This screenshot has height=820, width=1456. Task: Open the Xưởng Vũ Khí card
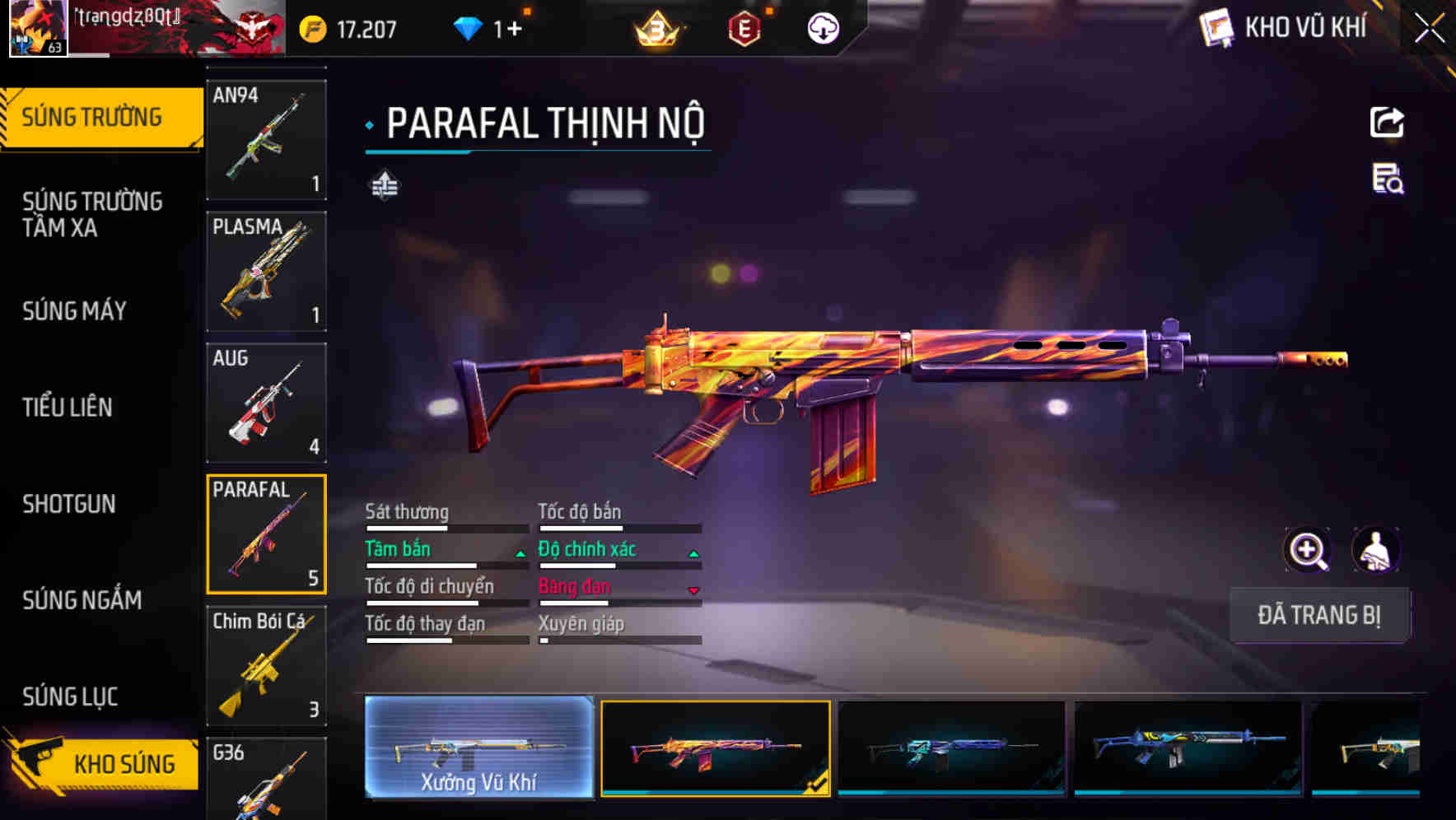click(x=478, y=748)
